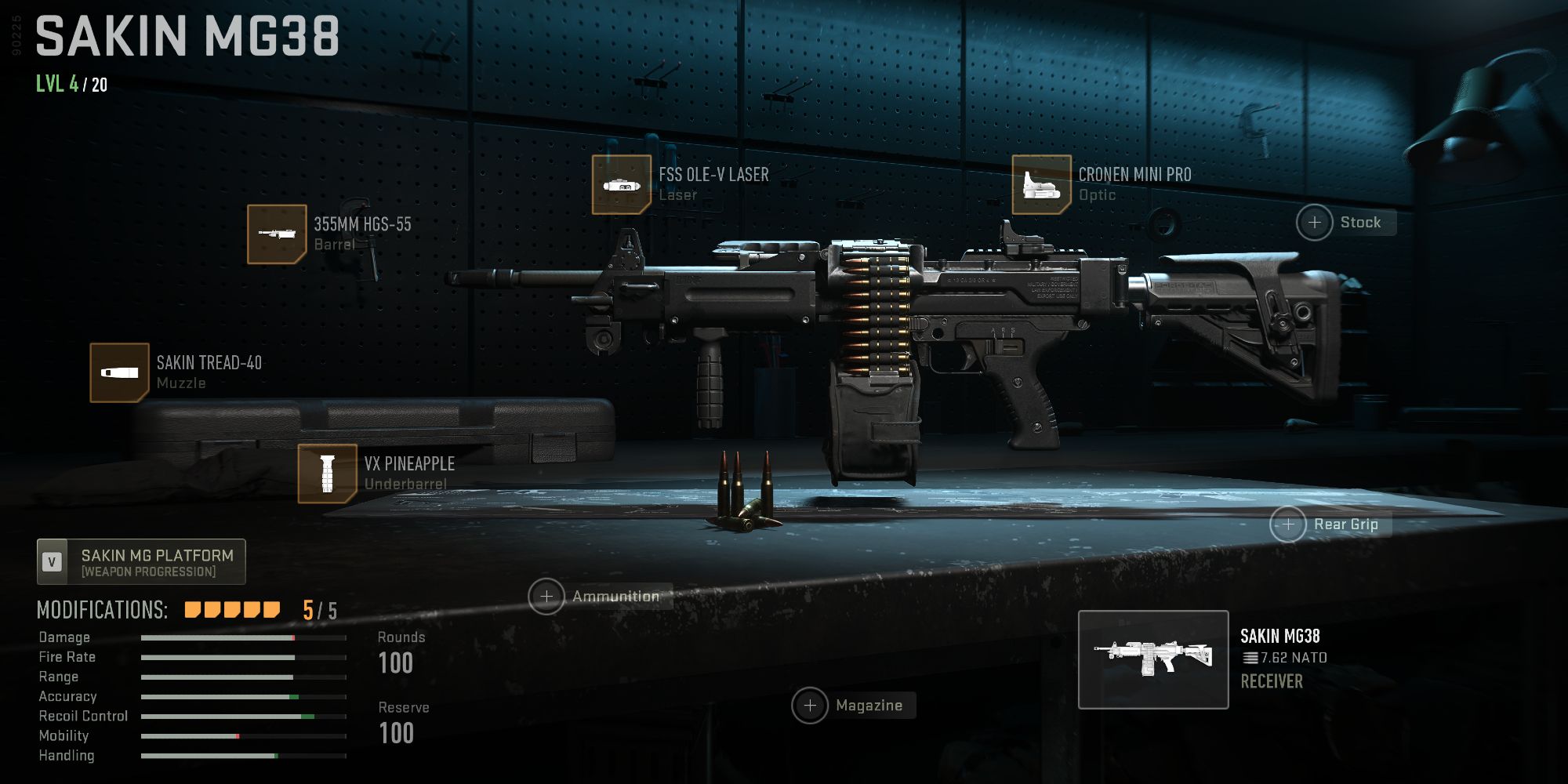Open the Cronen Mini Pro optic slot
1568x784 pixels.
(1040, 185)
